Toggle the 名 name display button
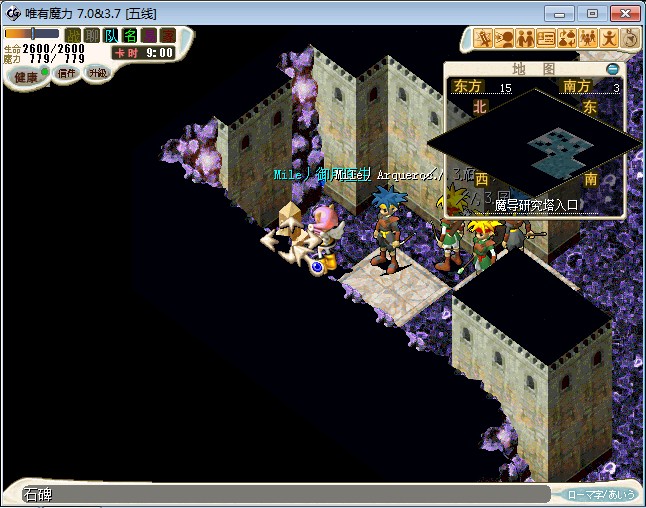The height and width of the screenshot is (508, 646). (130, 36)
